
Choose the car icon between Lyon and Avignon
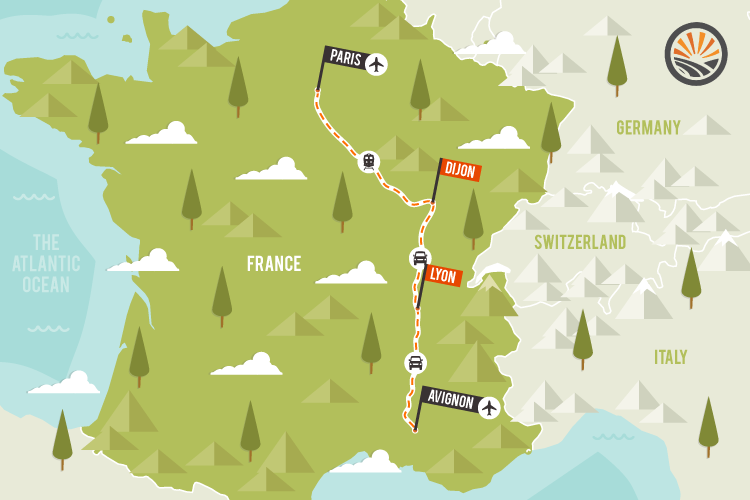click(x=415, y=362)
